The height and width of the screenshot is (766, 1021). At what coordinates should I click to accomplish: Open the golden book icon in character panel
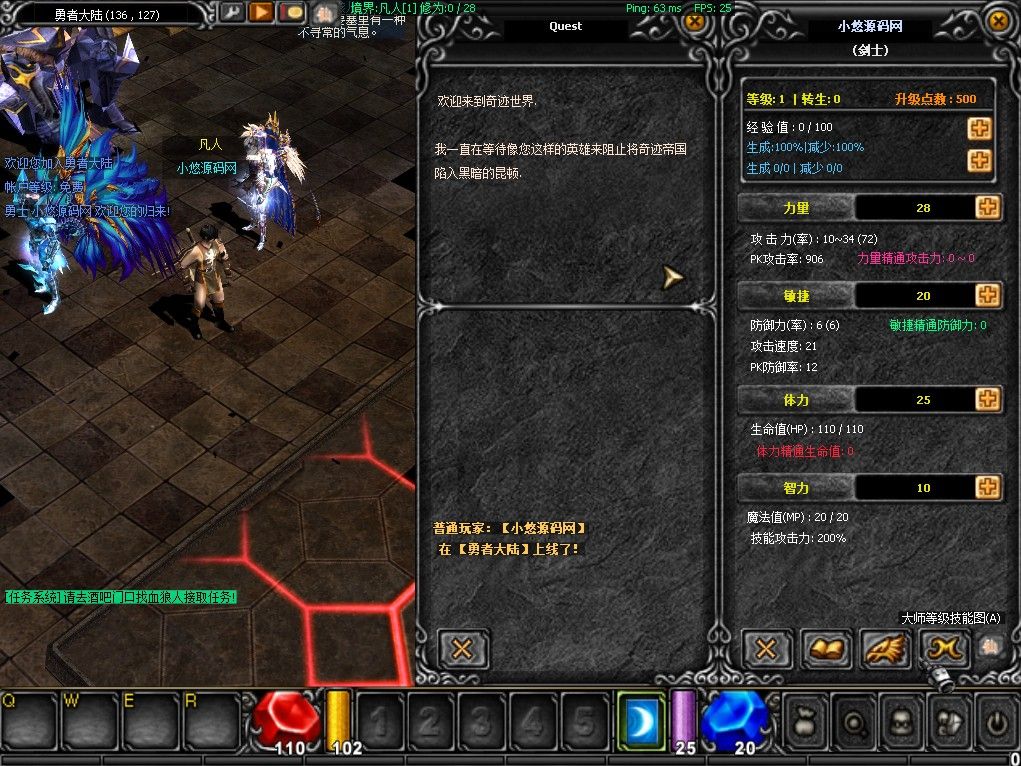[826, 649]
